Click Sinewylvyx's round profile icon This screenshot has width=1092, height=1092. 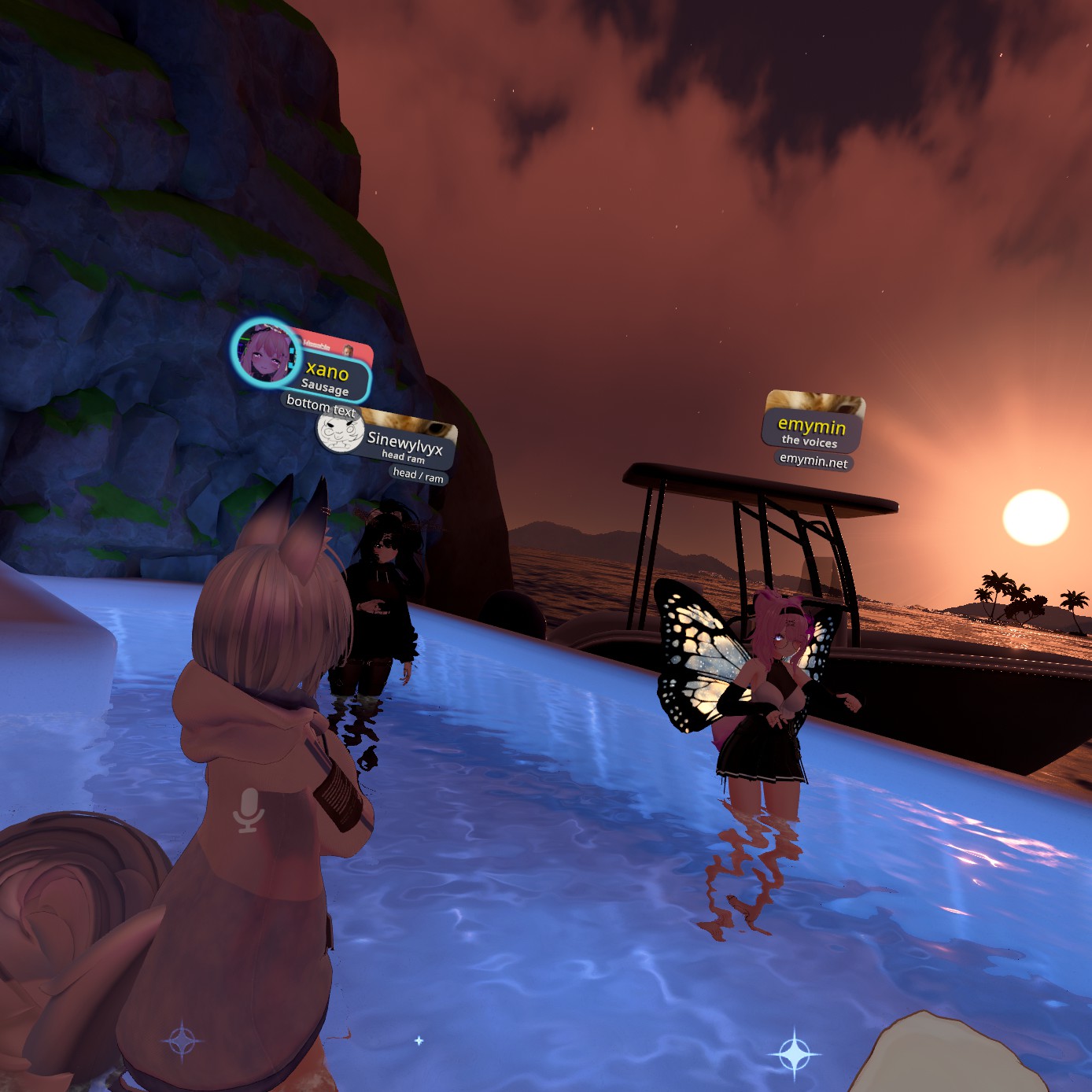point(339,430)
